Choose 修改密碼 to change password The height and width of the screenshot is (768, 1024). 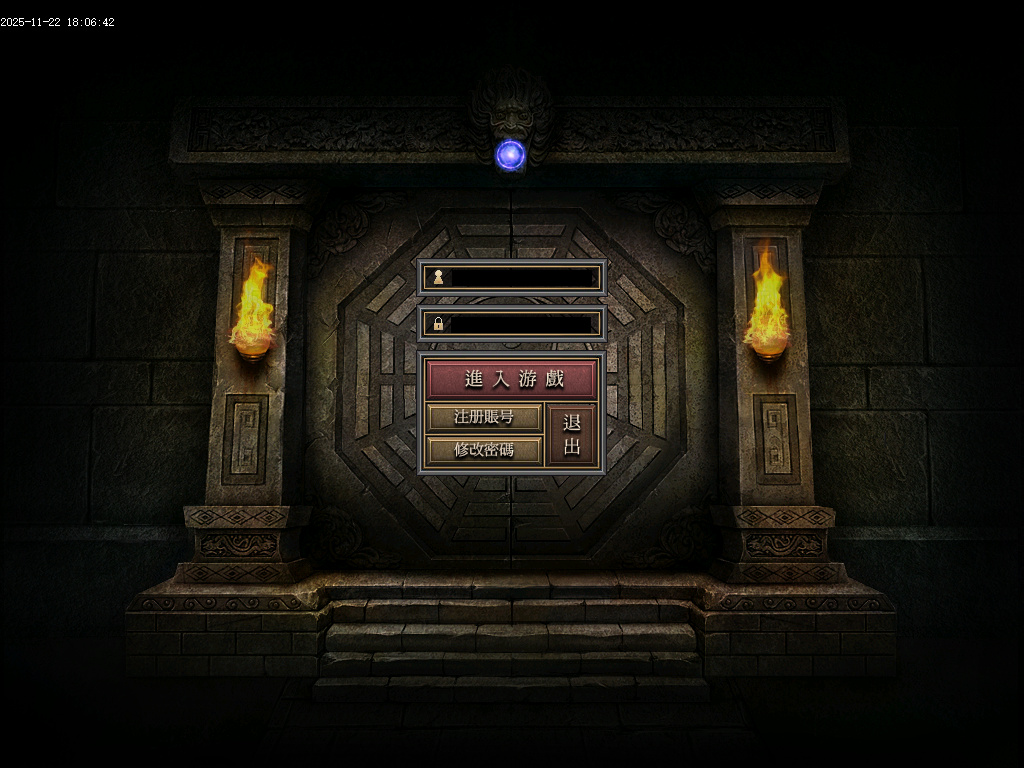[484, 449]
